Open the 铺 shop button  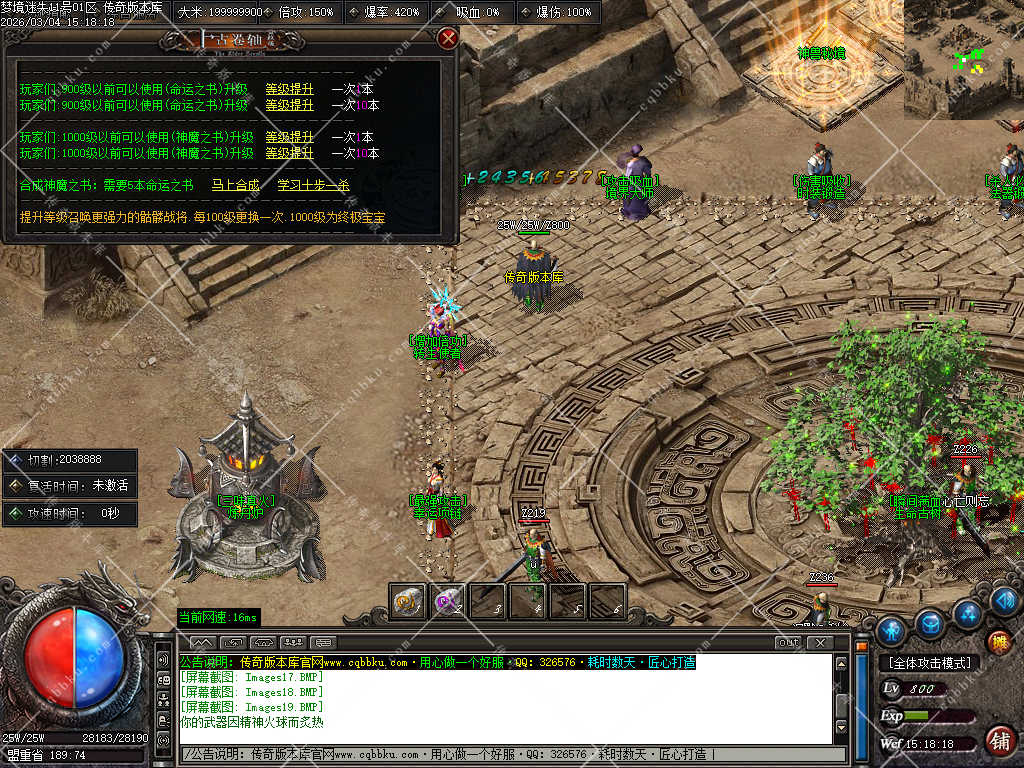[x=998, y=741]
